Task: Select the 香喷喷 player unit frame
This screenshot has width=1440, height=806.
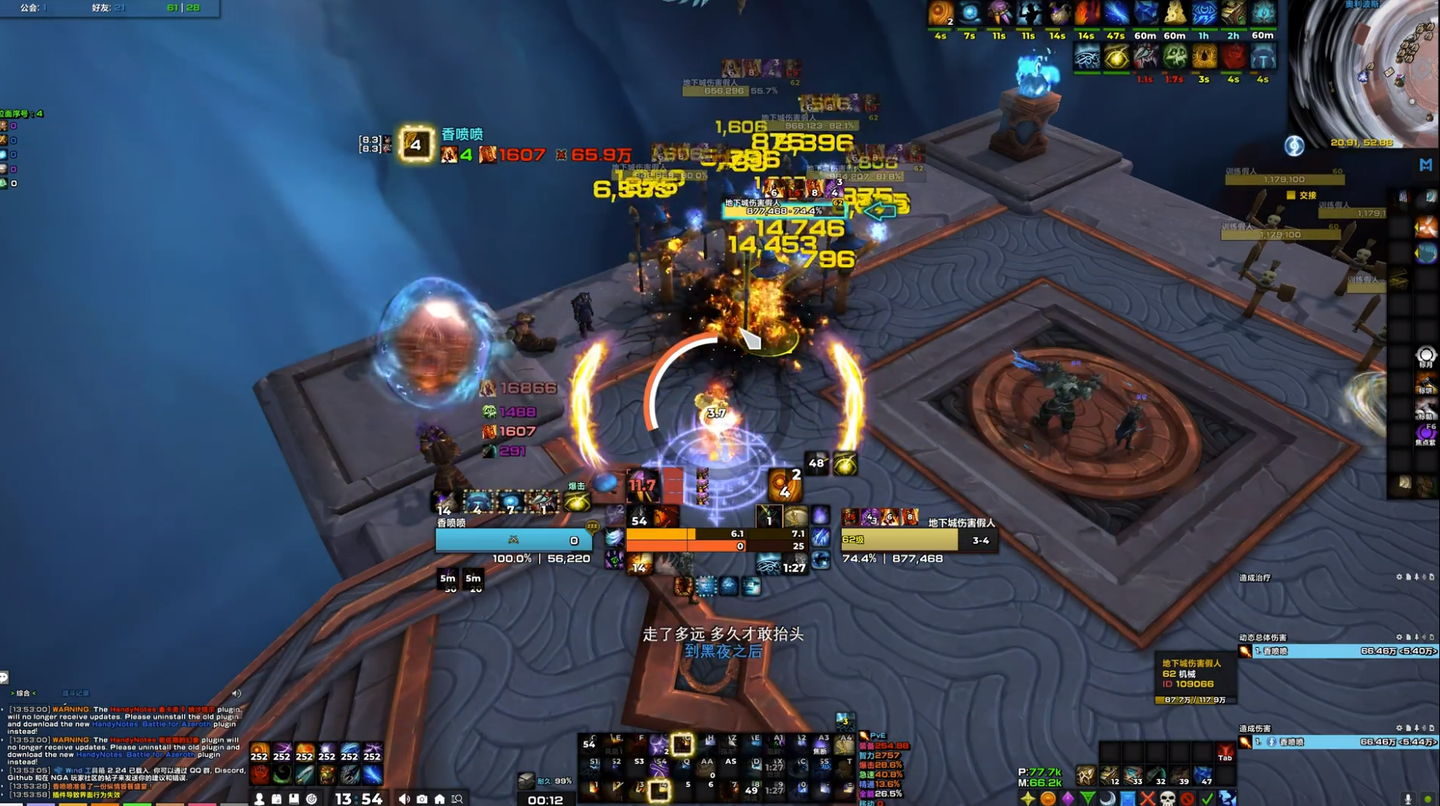Action: click(x=513, y=540)
